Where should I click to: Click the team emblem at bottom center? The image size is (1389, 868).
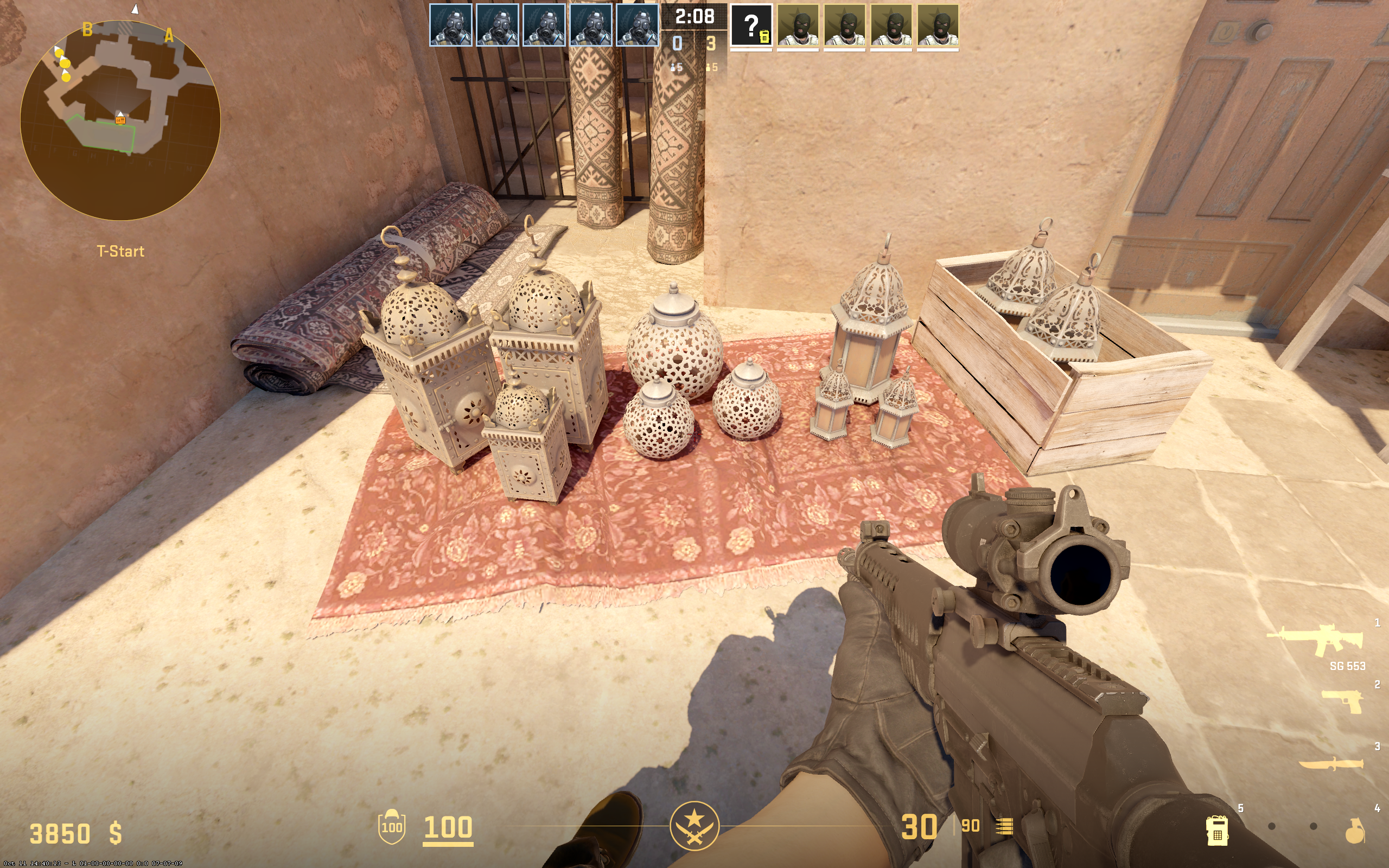(694, 826)
